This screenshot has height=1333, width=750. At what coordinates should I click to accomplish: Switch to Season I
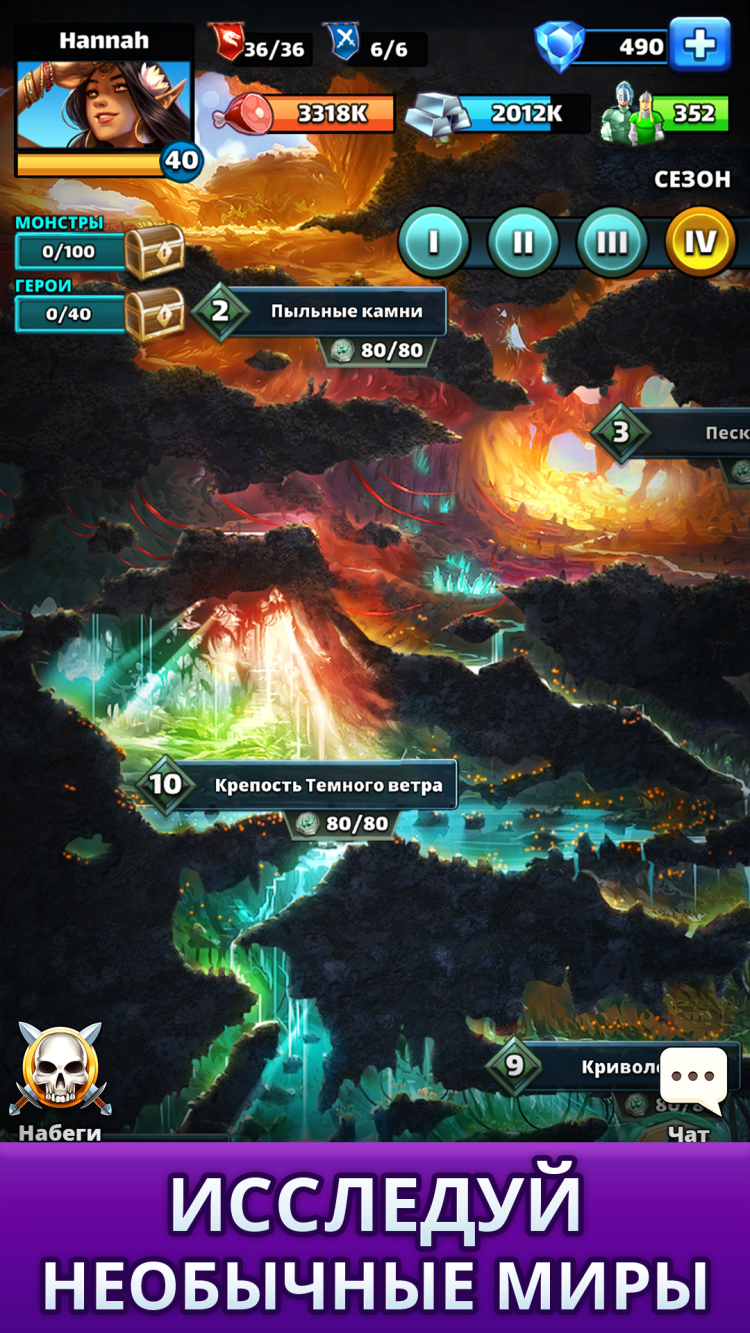coord(433,242)
